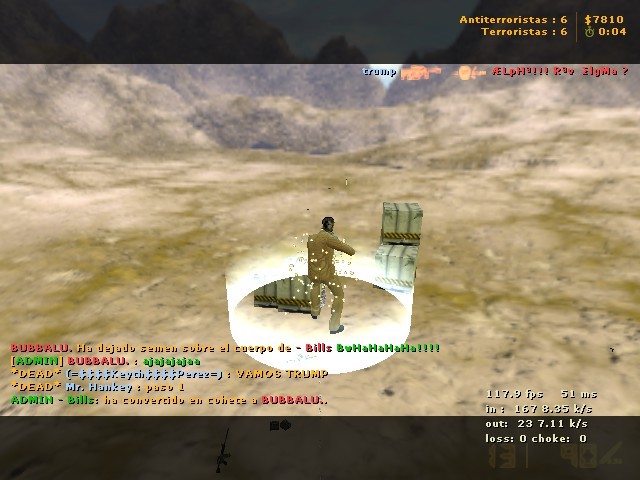Click the voice speaker icon
The image size is (640, 480).
(280, 425)
